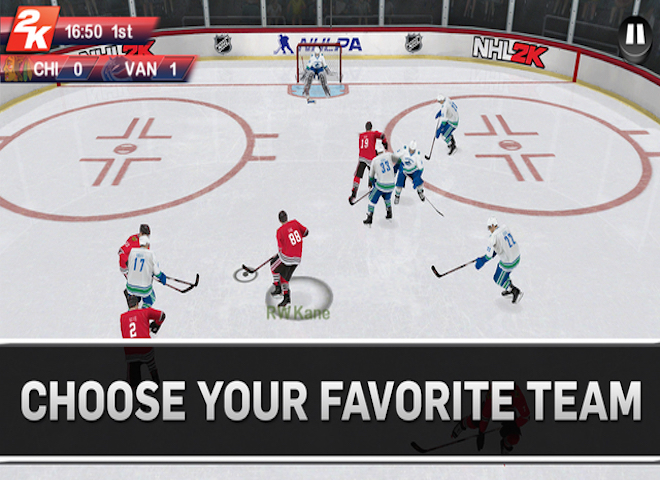The width and height of the screenshot is (660, 480).
Task: Pause the game with the pause button
Action: (x=634, y=34)
